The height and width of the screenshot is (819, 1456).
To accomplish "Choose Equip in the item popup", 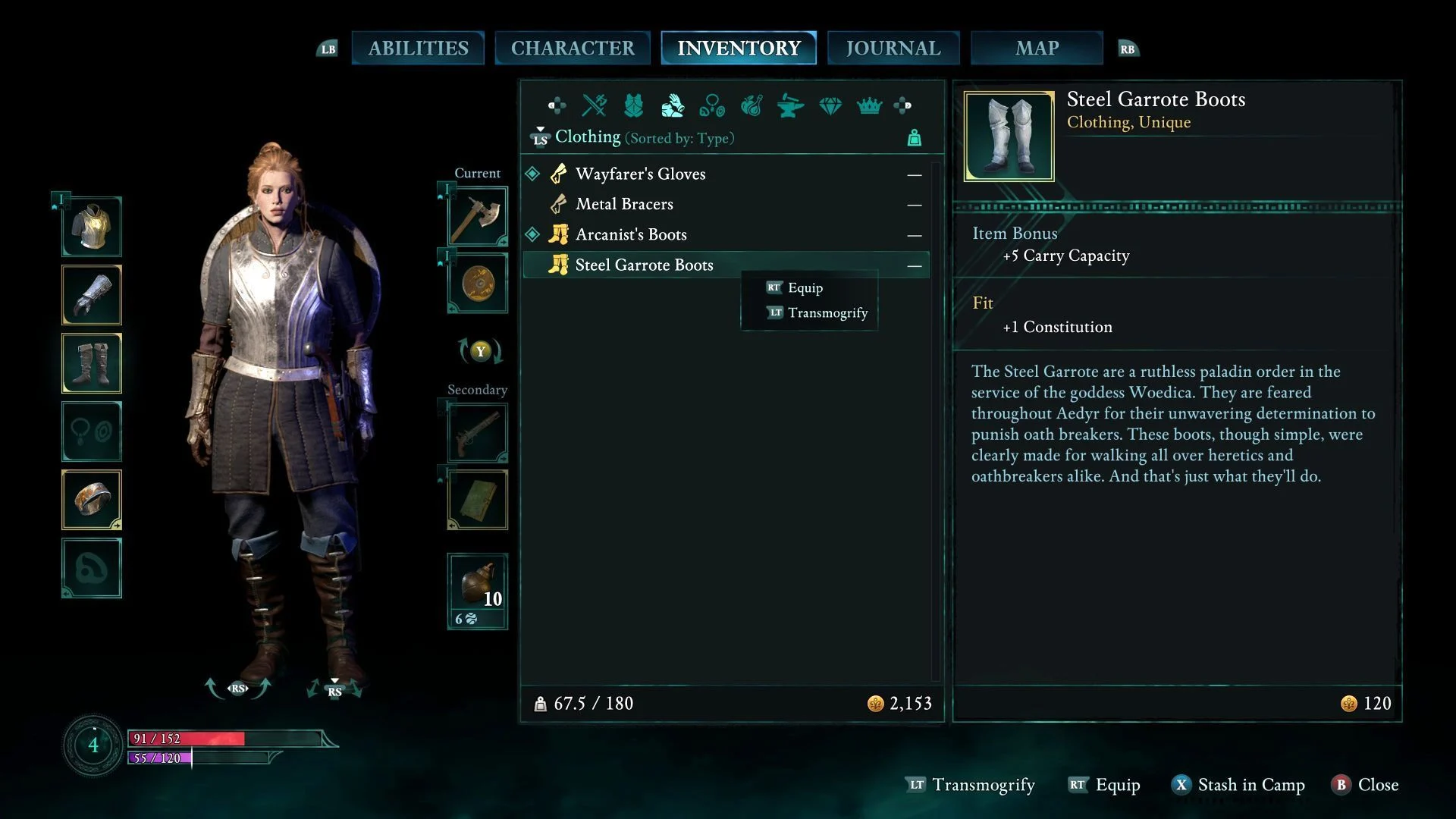I will coord(805,287).
